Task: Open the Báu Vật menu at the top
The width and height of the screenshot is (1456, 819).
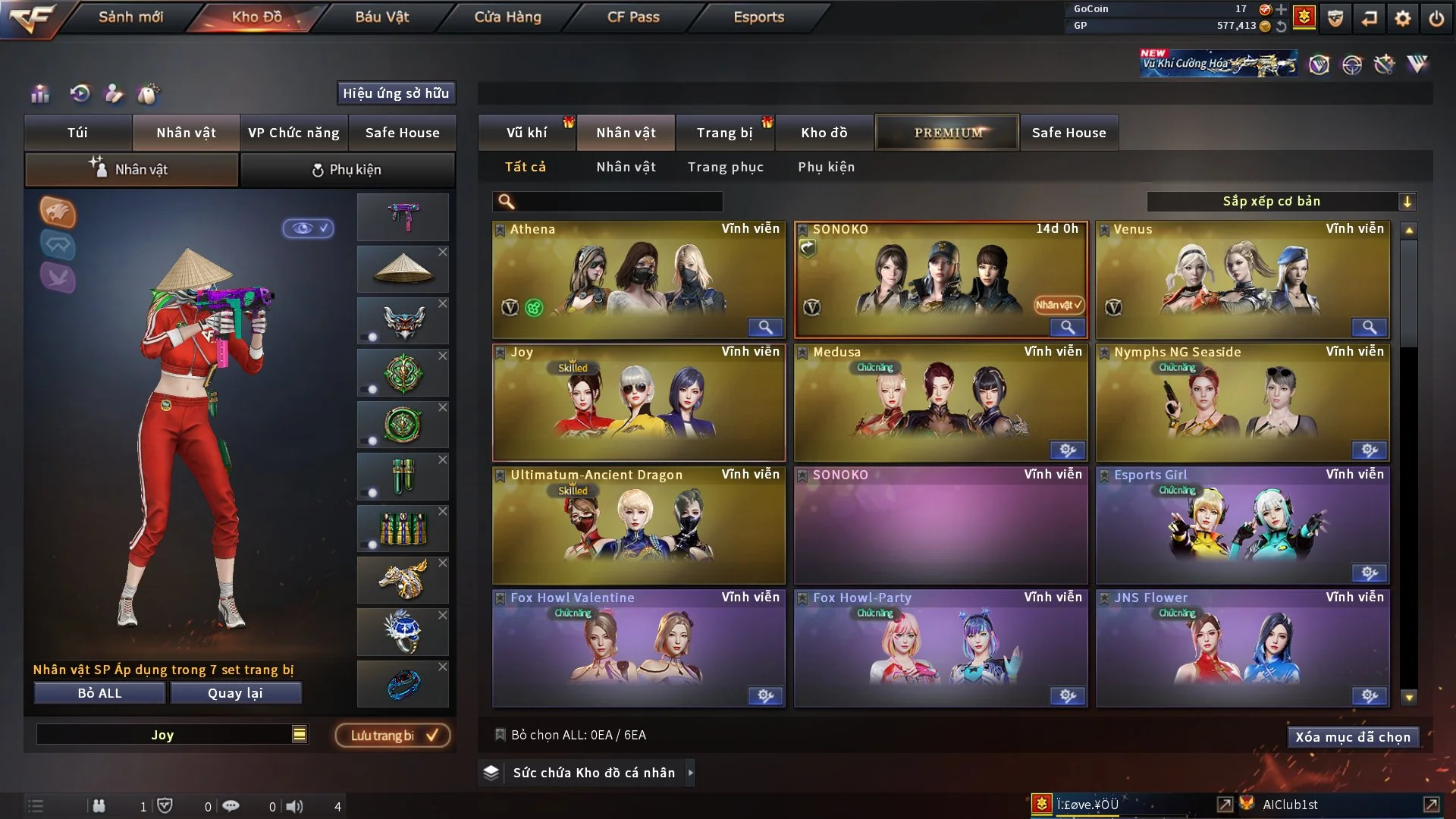Action: [381, 16]
